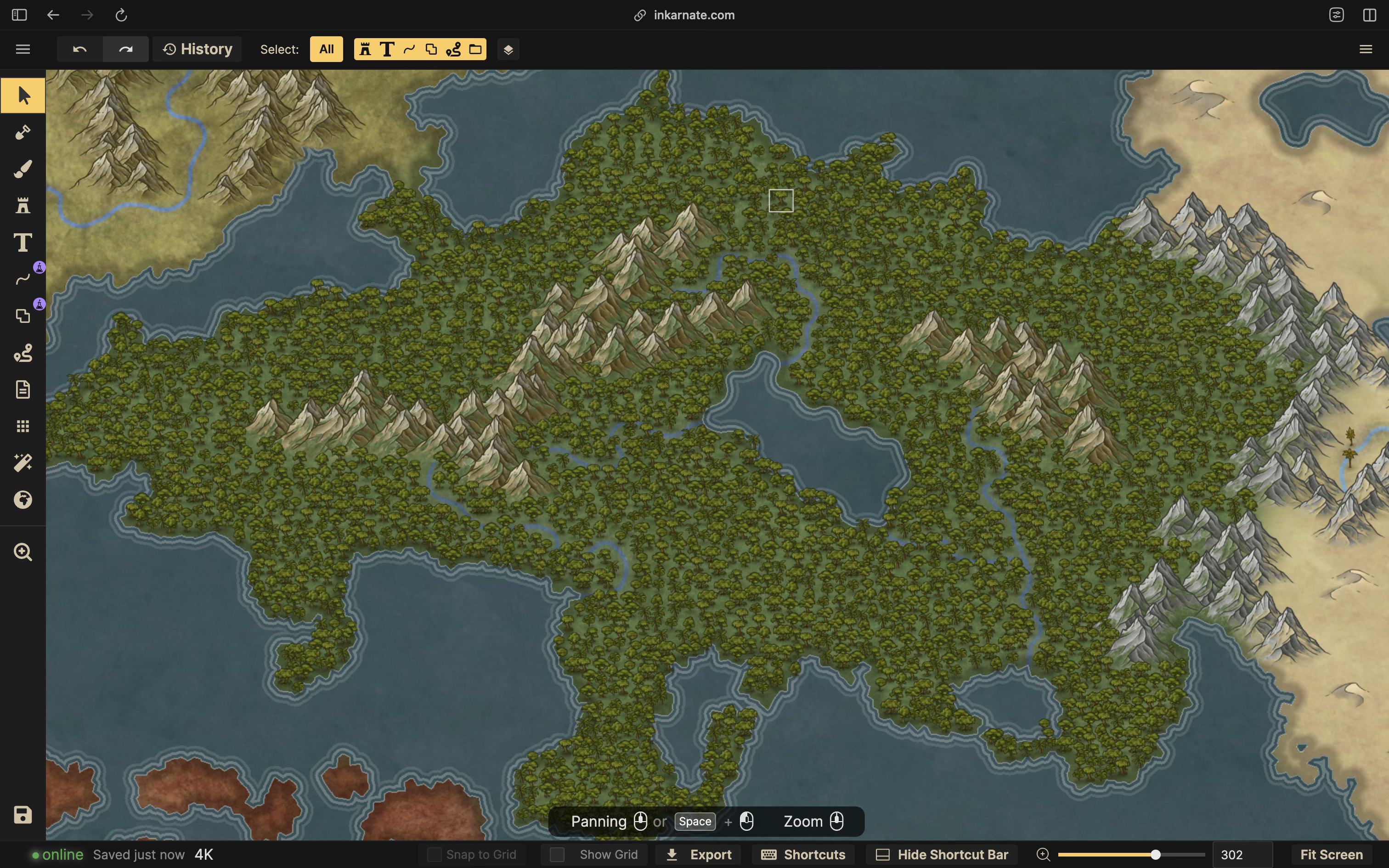Toggle stamp selection filter in Select bar
This screenshot has width=1389, height=868.
[x=365, y=50]
